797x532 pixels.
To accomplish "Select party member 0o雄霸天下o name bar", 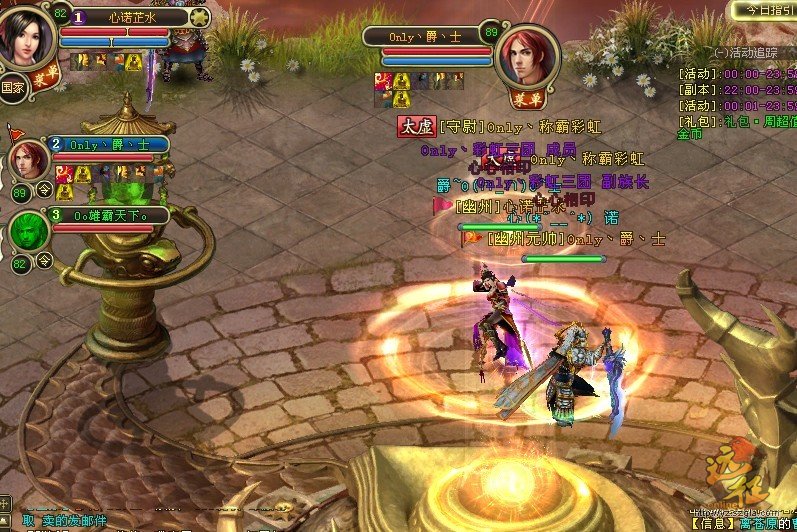I will pyautogui.click(x=110, y=215).
